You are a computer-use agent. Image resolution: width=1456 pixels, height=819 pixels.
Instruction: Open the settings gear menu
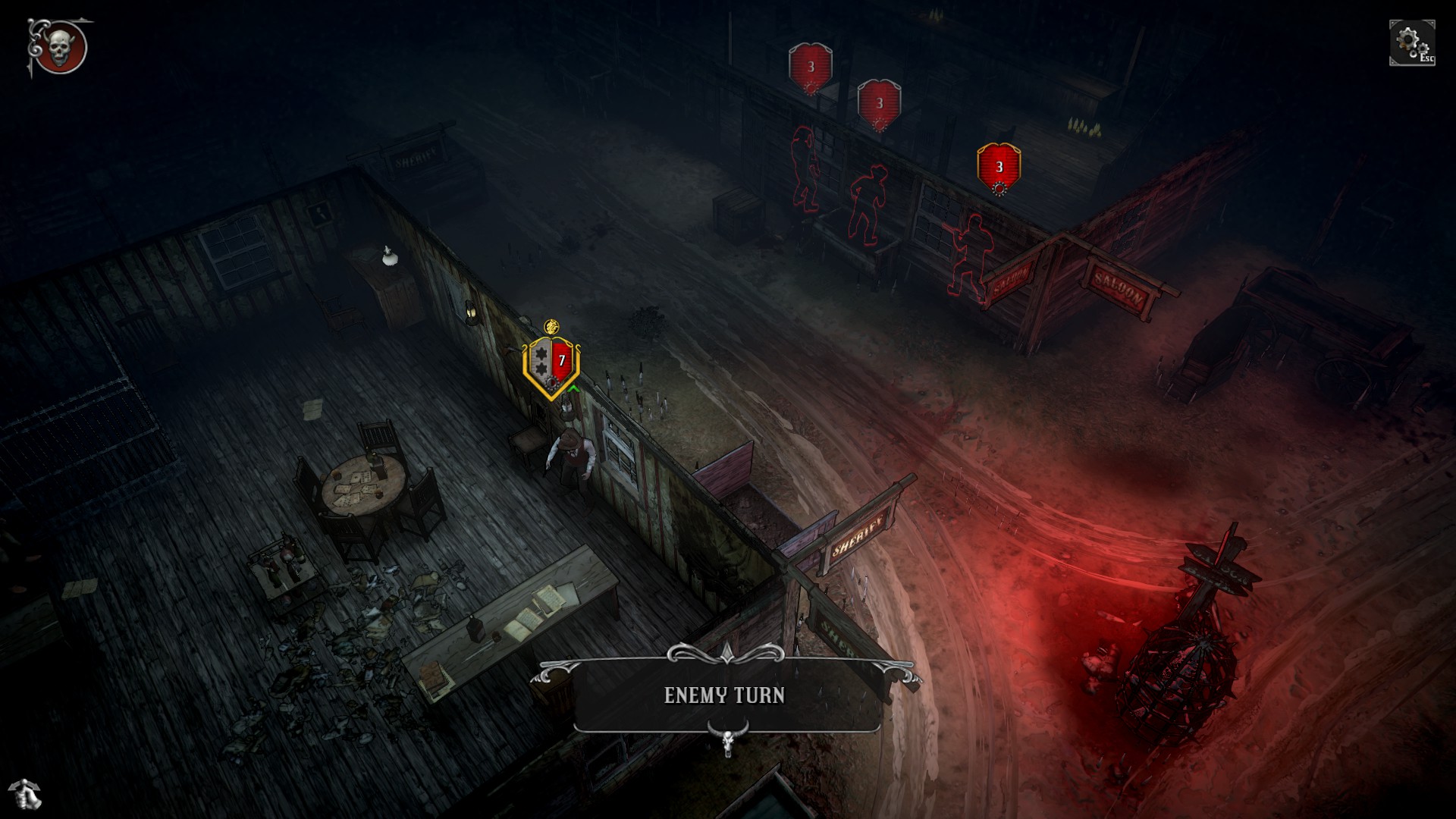click(1411, 42)
